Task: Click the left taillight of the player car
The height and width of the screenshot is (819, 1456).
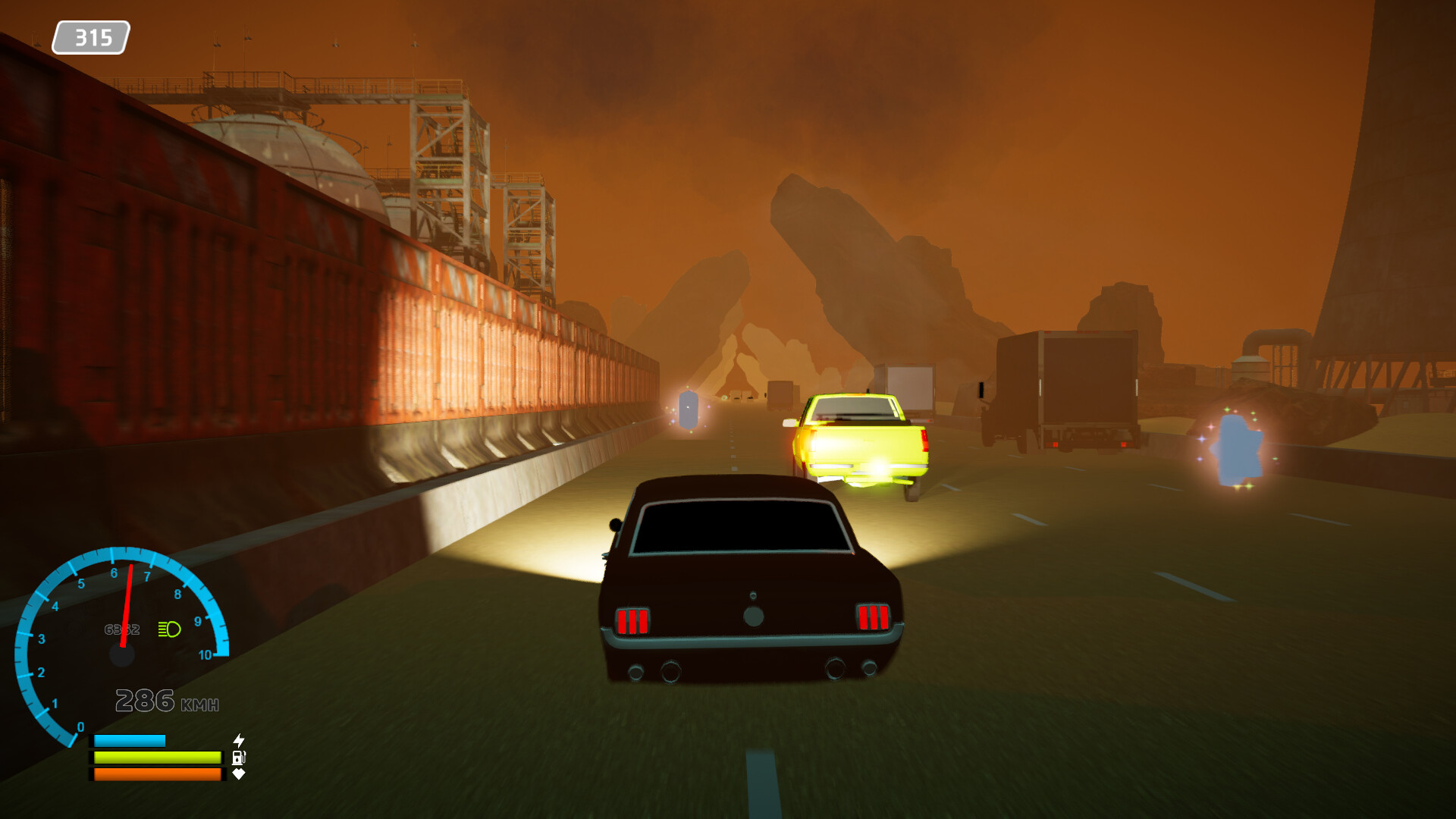Action: pos(634,619)
